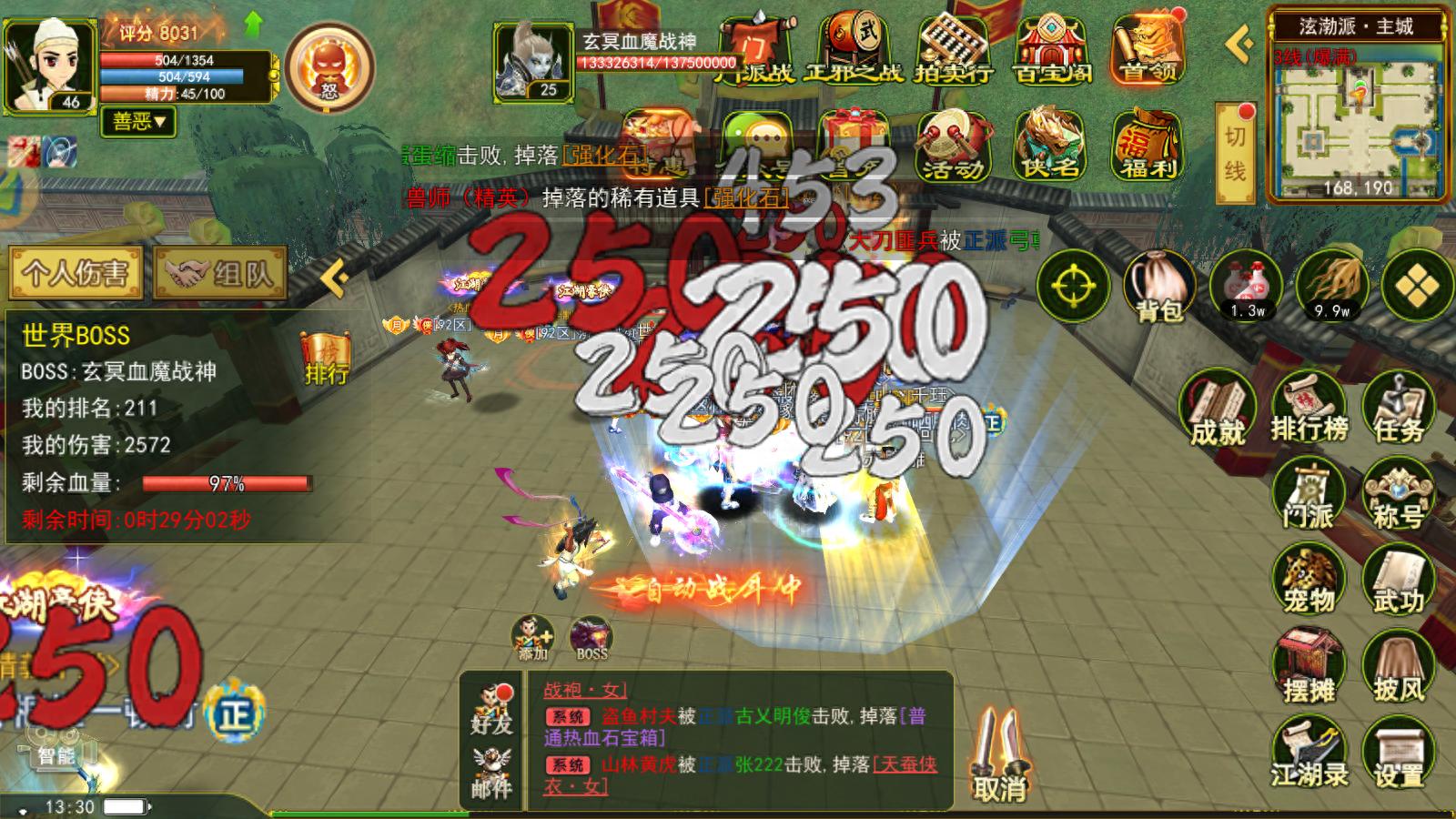Open the 成就 achievements menu
The height and width of the screenshot is (819, 1456).
coord(1218,410)
